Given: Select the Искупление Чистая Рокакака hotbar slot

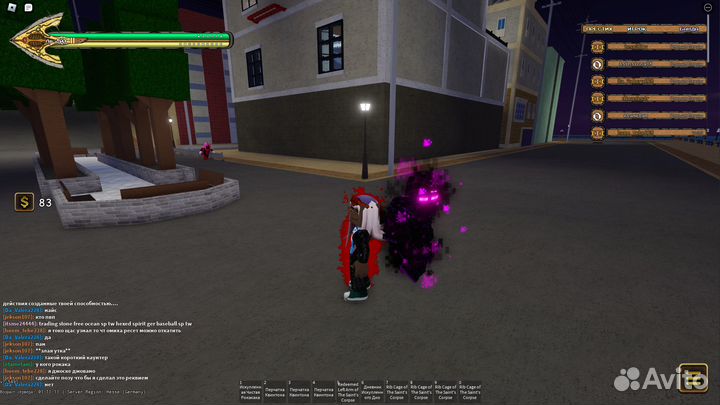Looking at the screenshot, I should click(250, 391).
